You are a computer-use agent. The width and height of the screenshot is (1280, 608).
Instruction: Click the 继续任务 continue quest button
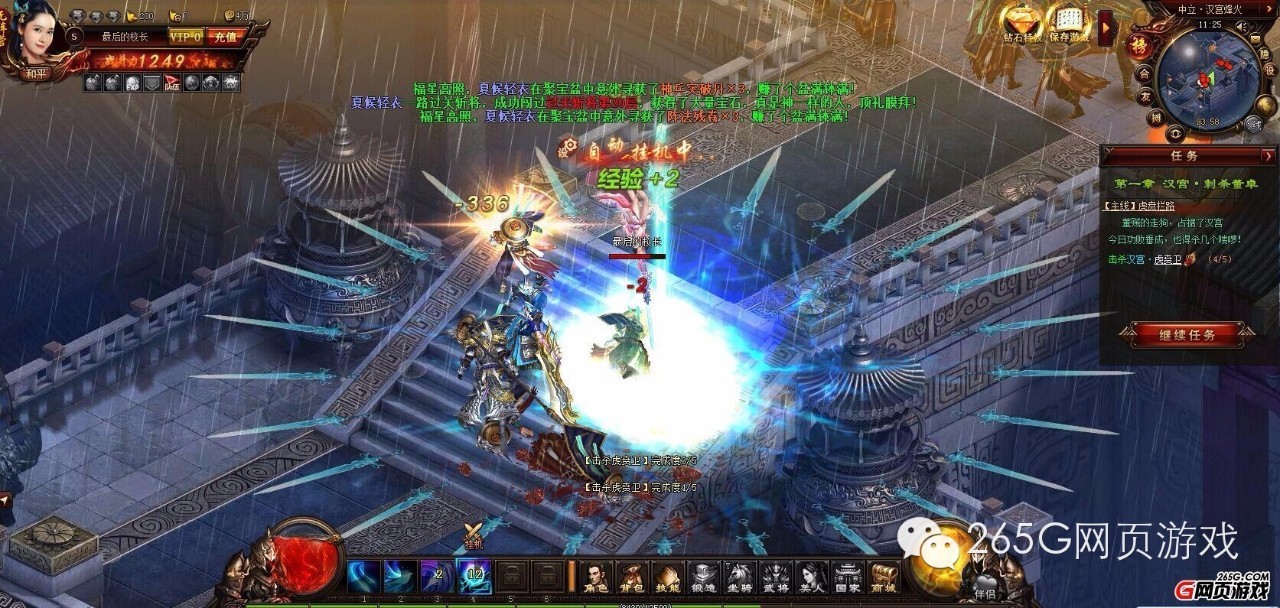[x=1188, y=335]
